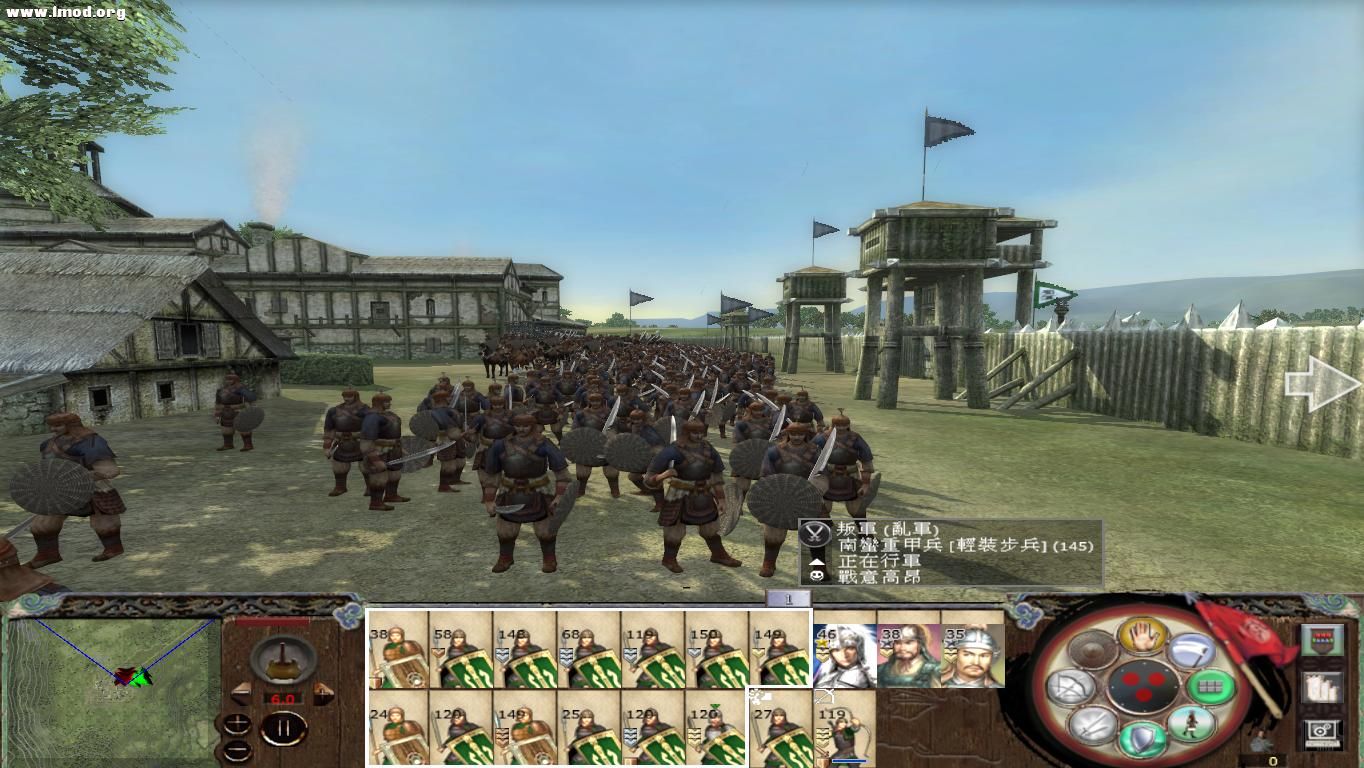Open the scrolls information icon
Viewport: 1364px width, 768px height.
click(1323, 688)
